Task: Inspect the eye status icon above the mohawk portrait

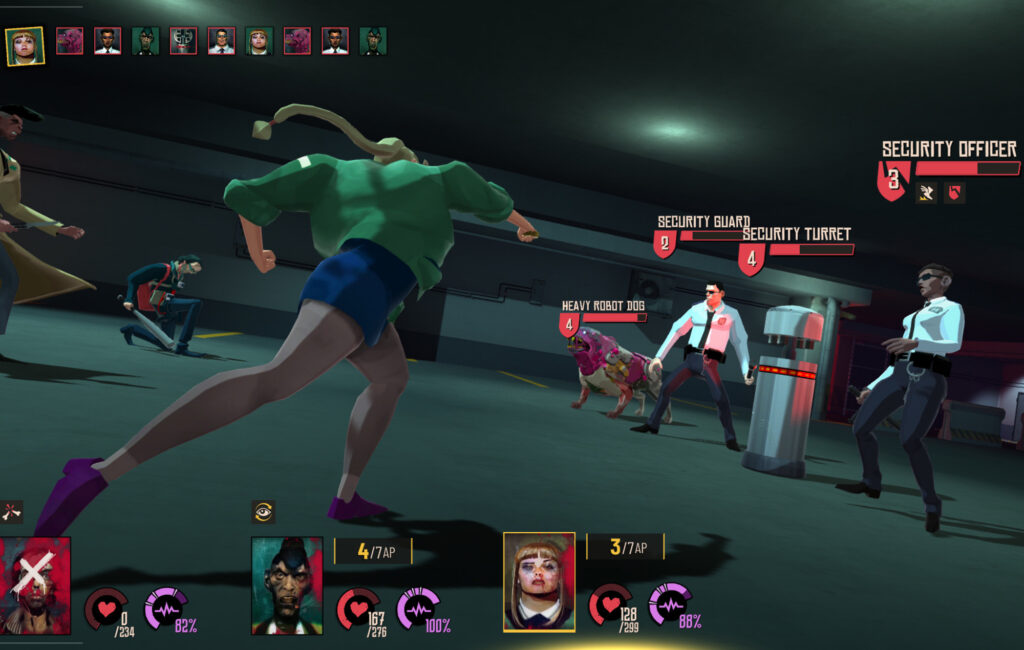Action: click(x=263, y=512)
